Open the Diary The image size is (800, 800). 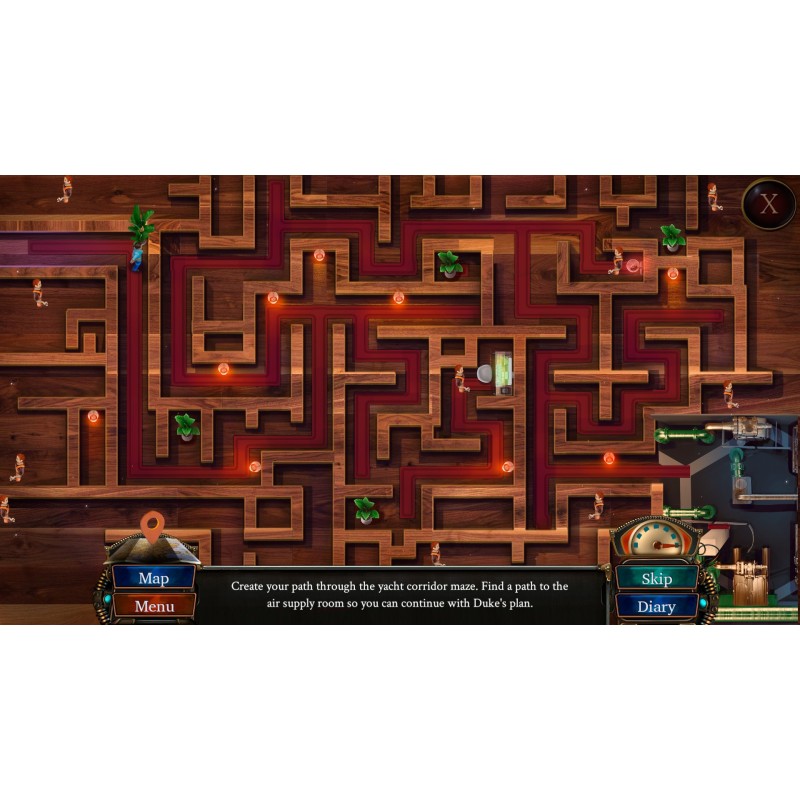pos(656,606)
